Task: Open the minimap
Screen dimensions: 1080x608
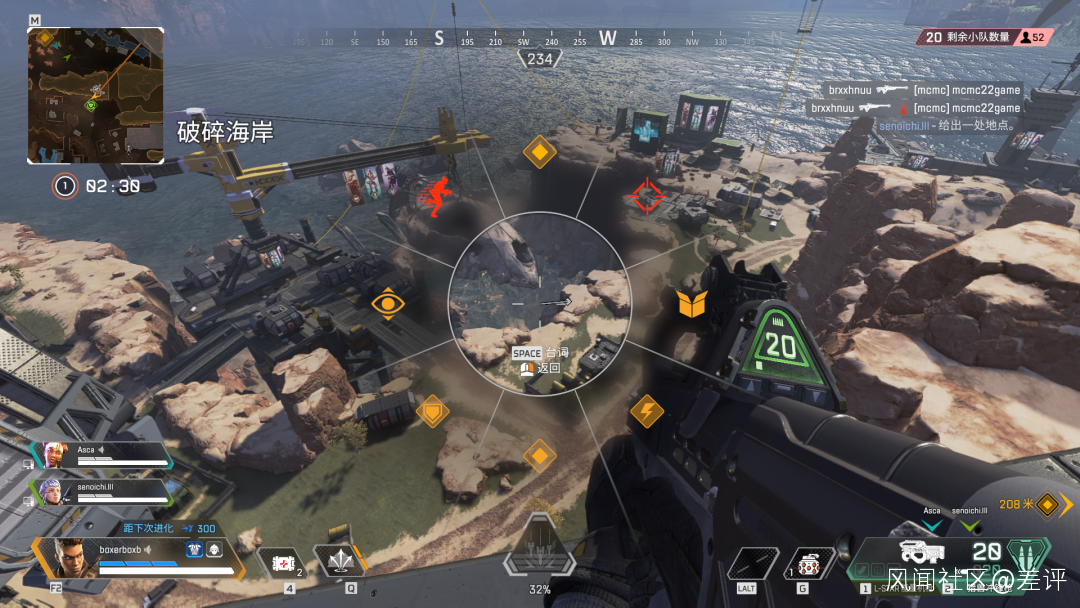Action: pos(96,95)
